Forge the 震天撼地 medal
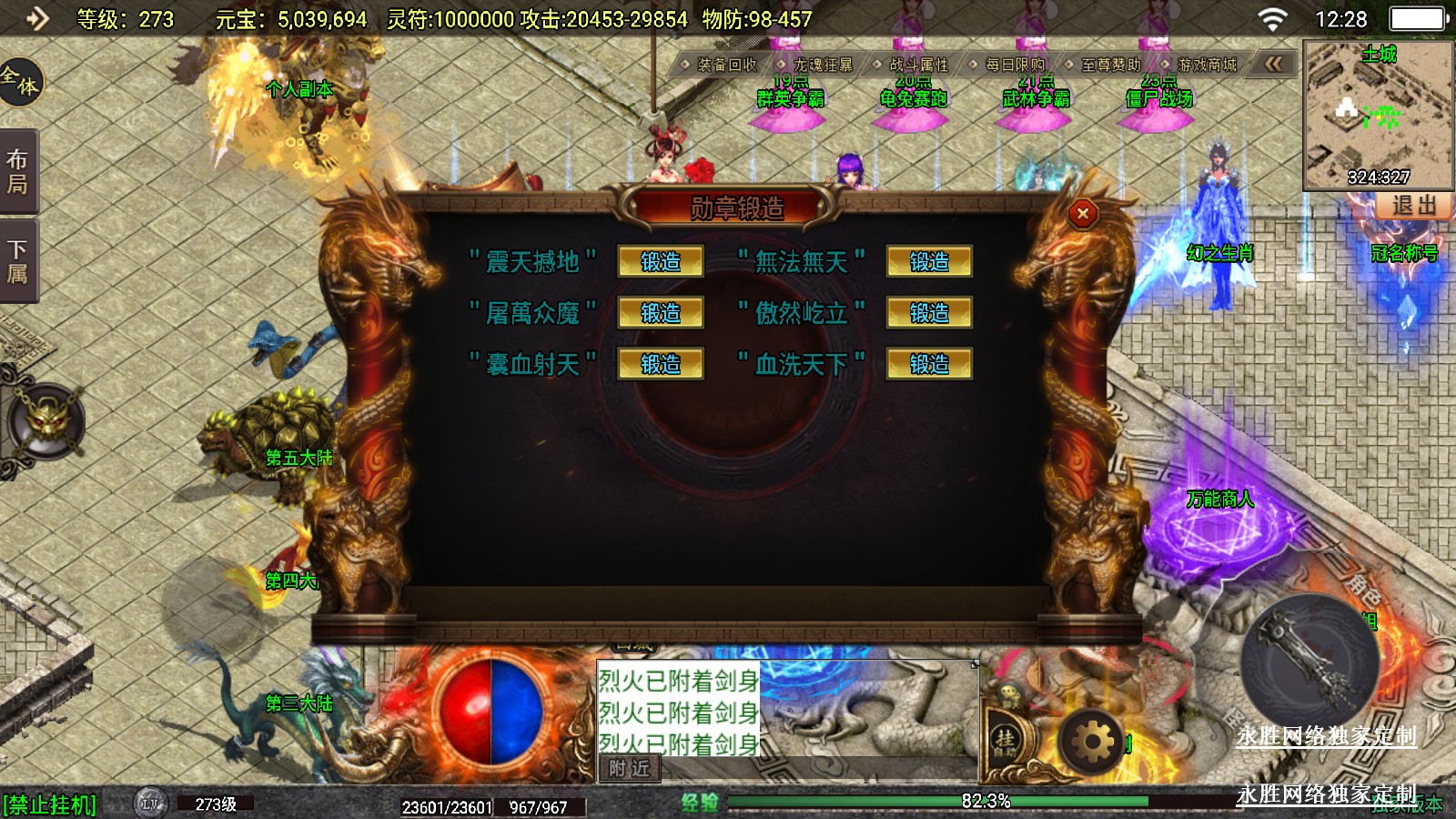 click(x=661, y=262)
